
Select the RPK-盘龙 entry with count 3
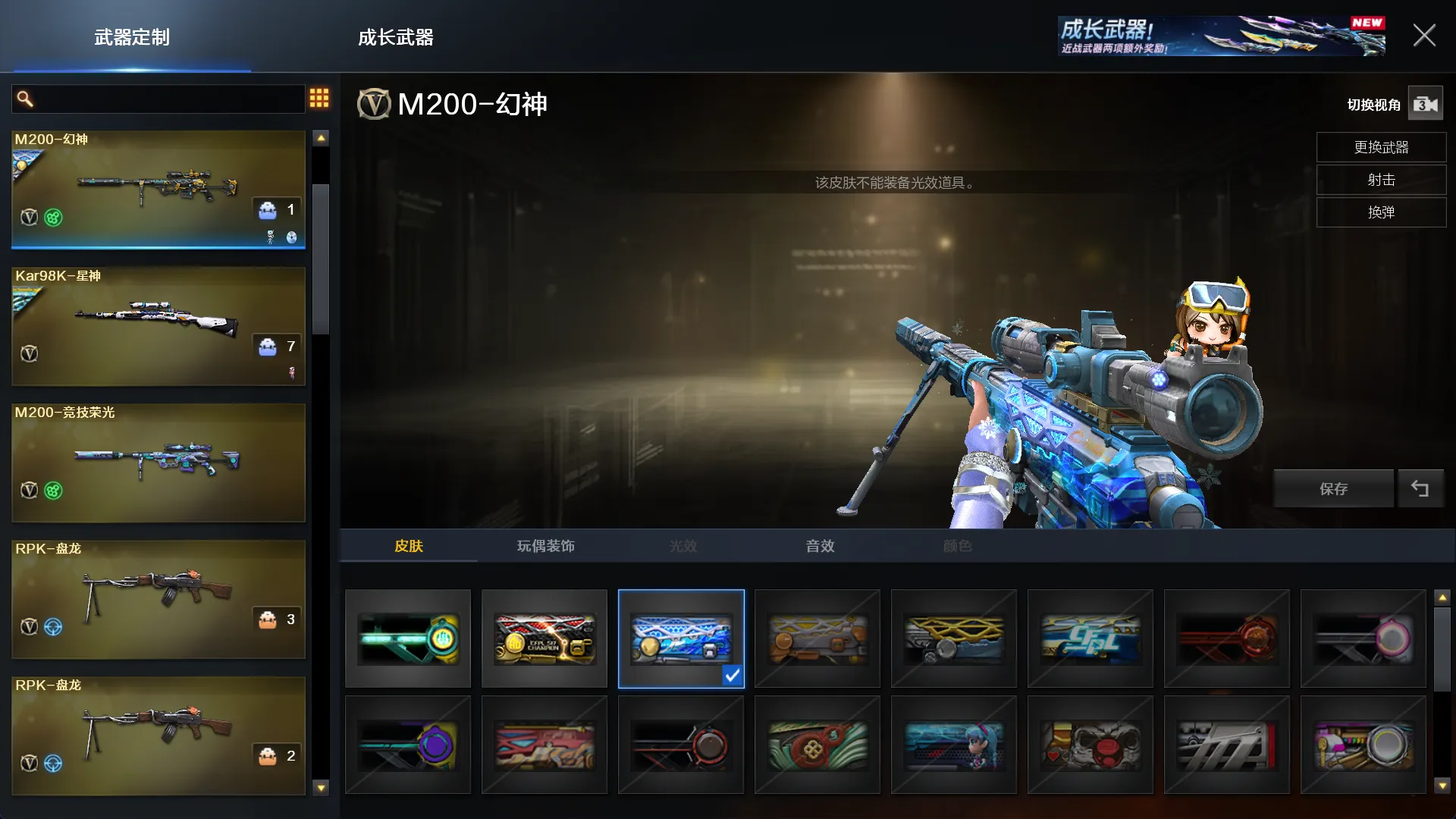click(158, 599)
